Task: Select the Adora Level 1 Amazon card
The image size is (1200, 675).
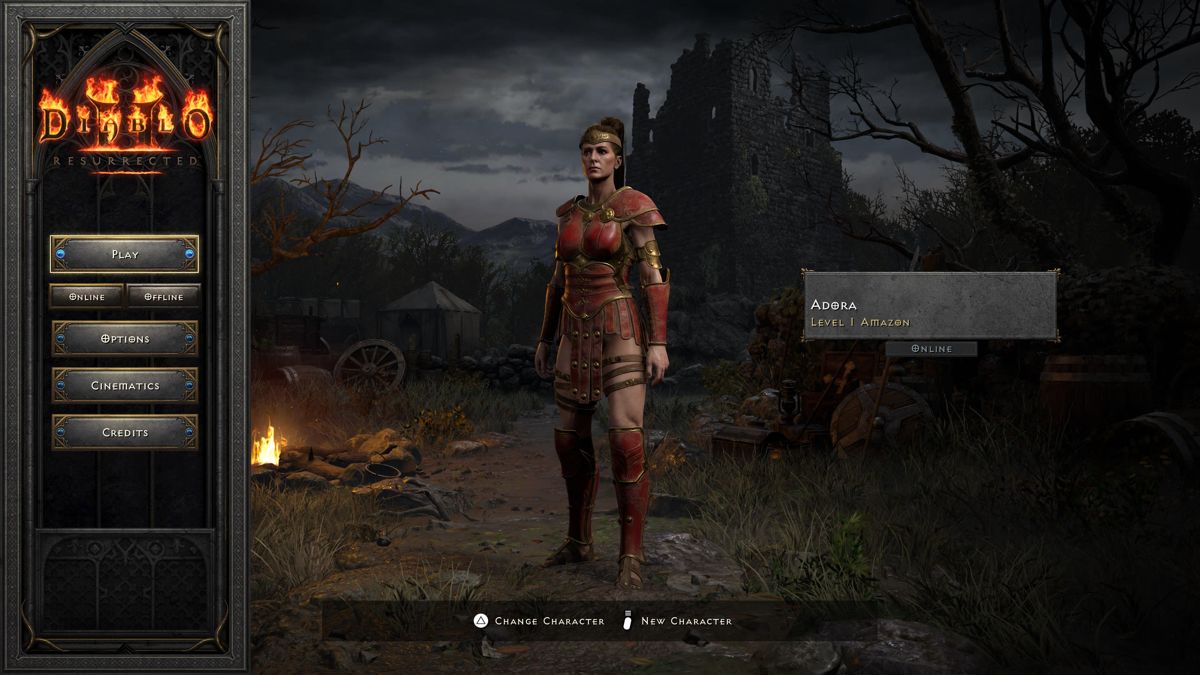Action: pos(930,305)
